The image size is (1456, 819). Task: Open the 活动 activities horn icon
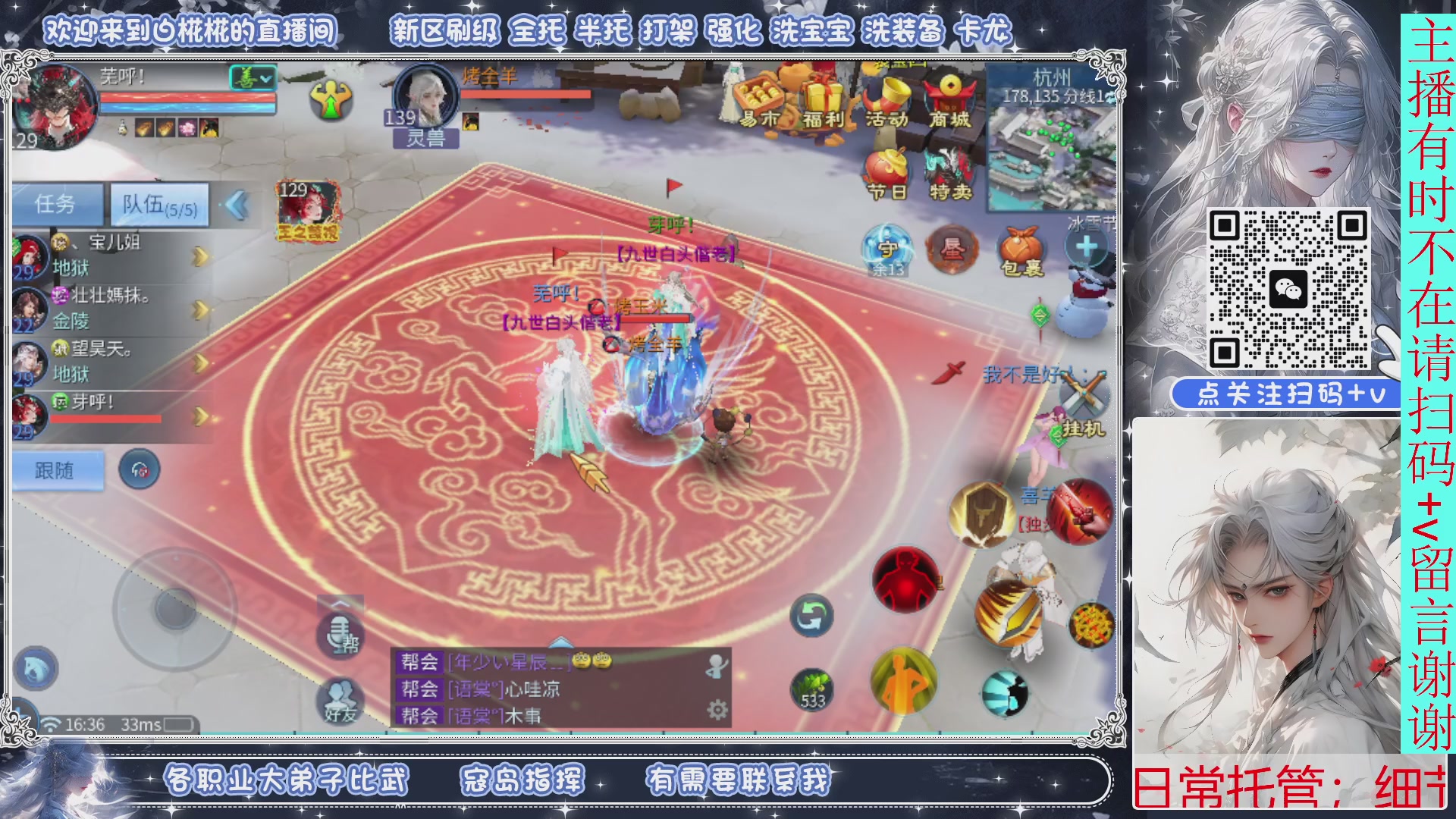pyautogui.click(x=887, y=93)
